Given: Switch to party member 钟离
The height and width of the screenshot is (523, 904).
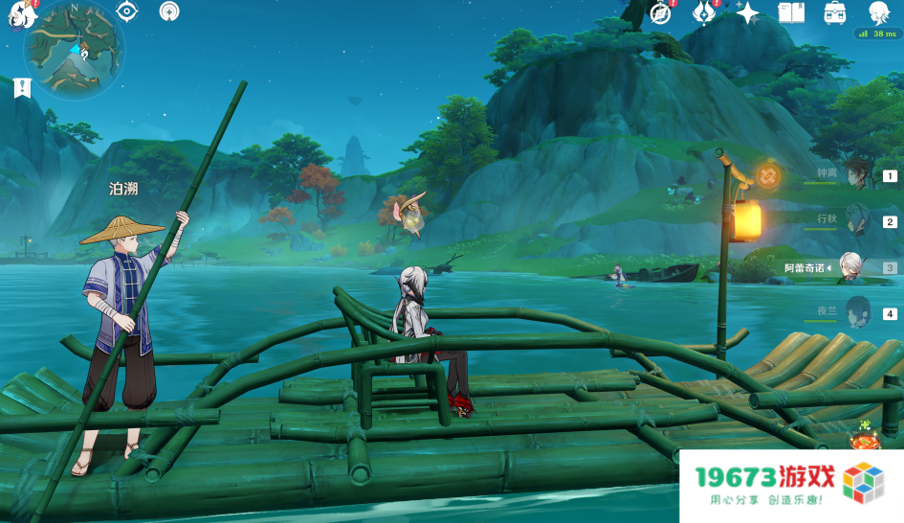Looking at the screenshot, I should pos(857,174).
